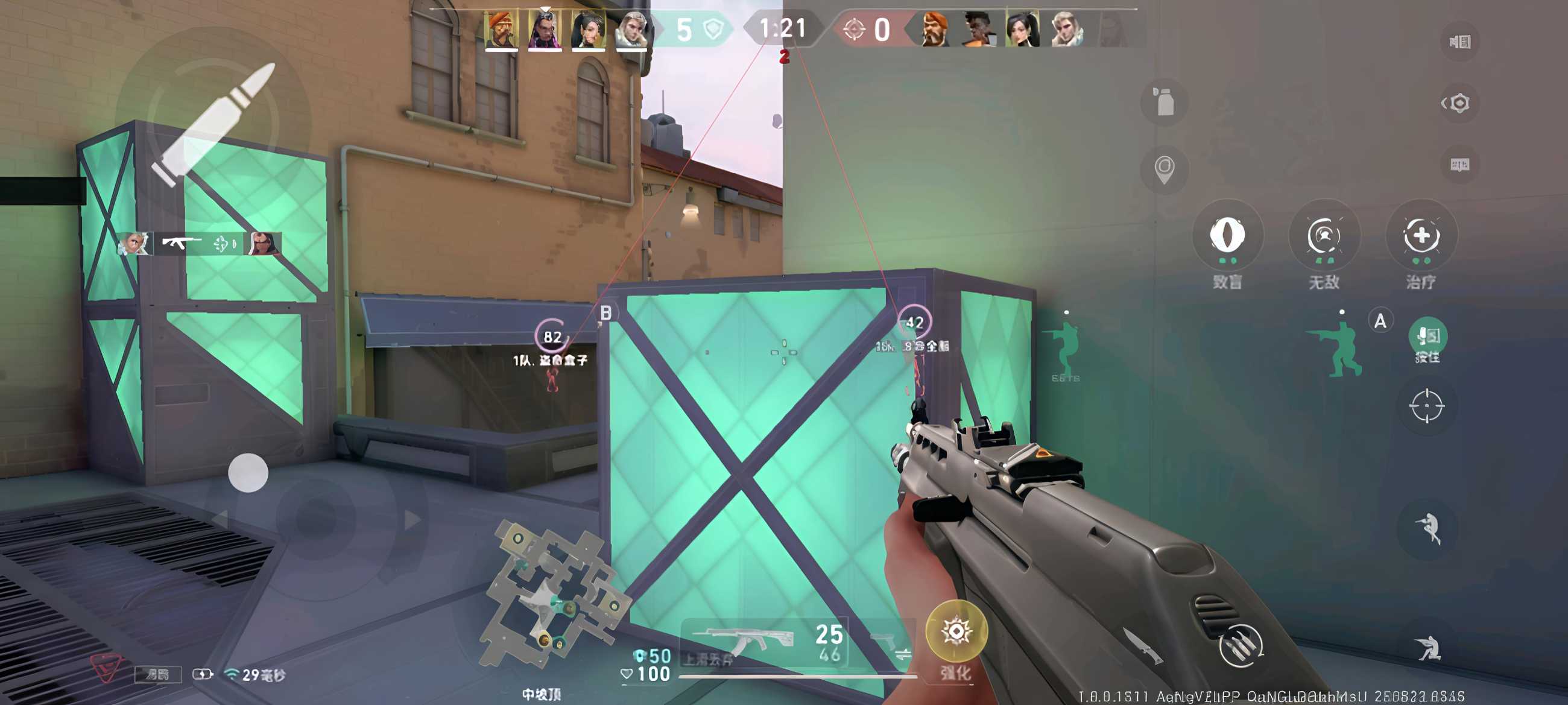
Task: Tap the crosshair aim button
Action: (x=1426, y=405)
